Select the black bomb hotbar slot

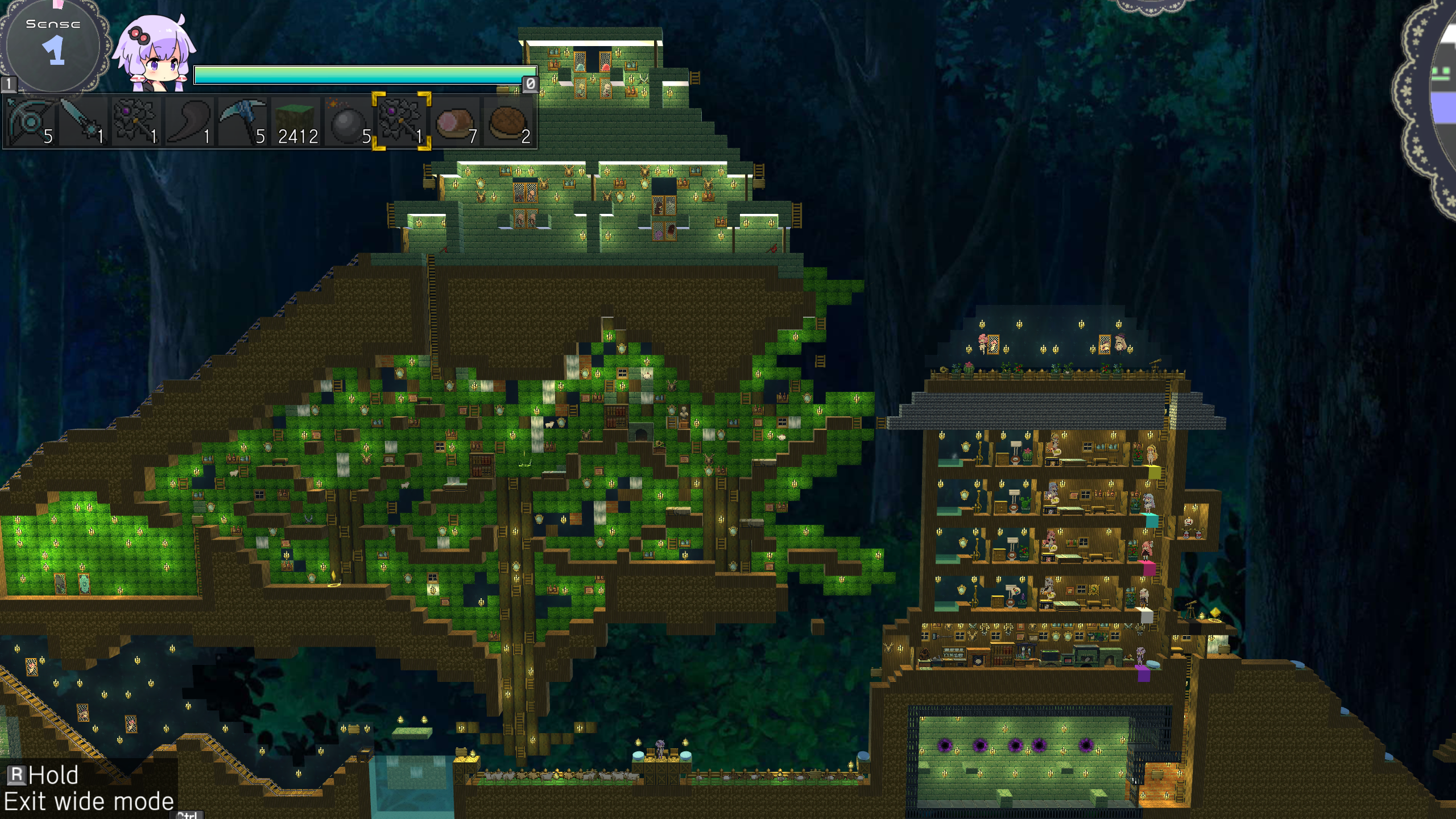point(349,121)
